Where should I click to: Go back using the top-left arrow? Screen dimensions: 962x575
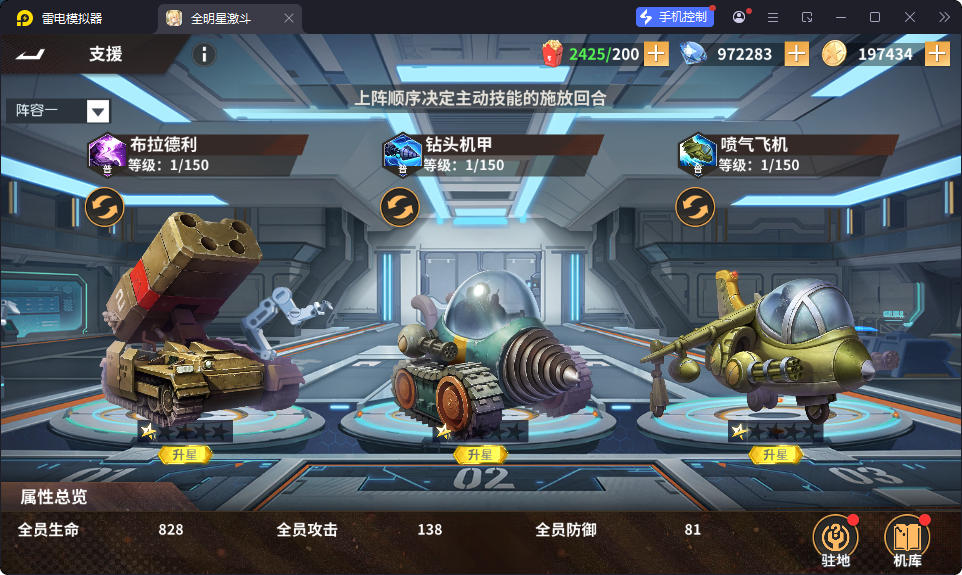[30, 54]
